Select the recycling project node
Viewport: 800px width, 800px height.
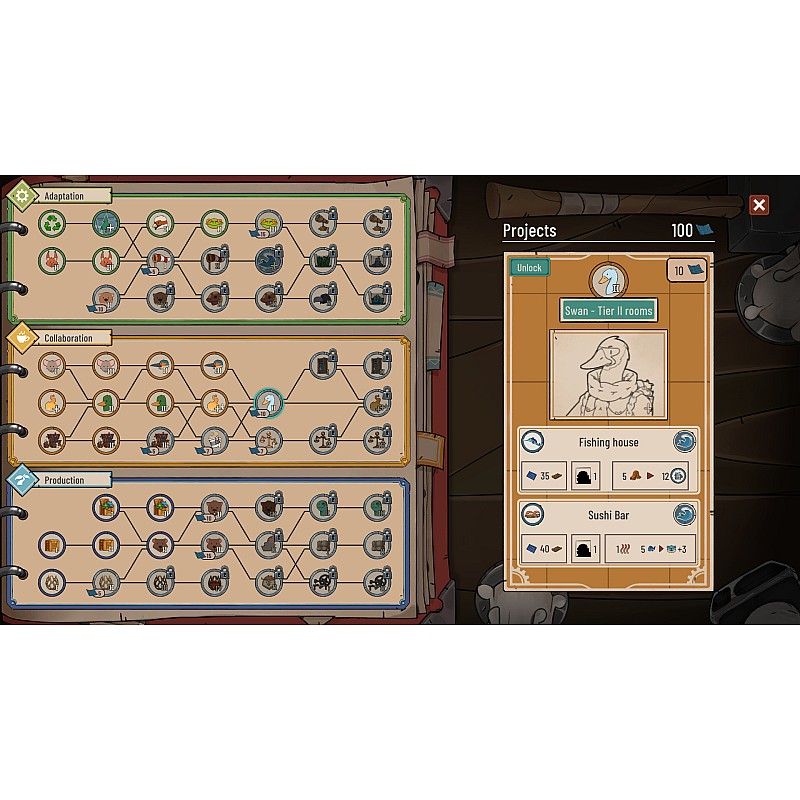coord(52,222)
